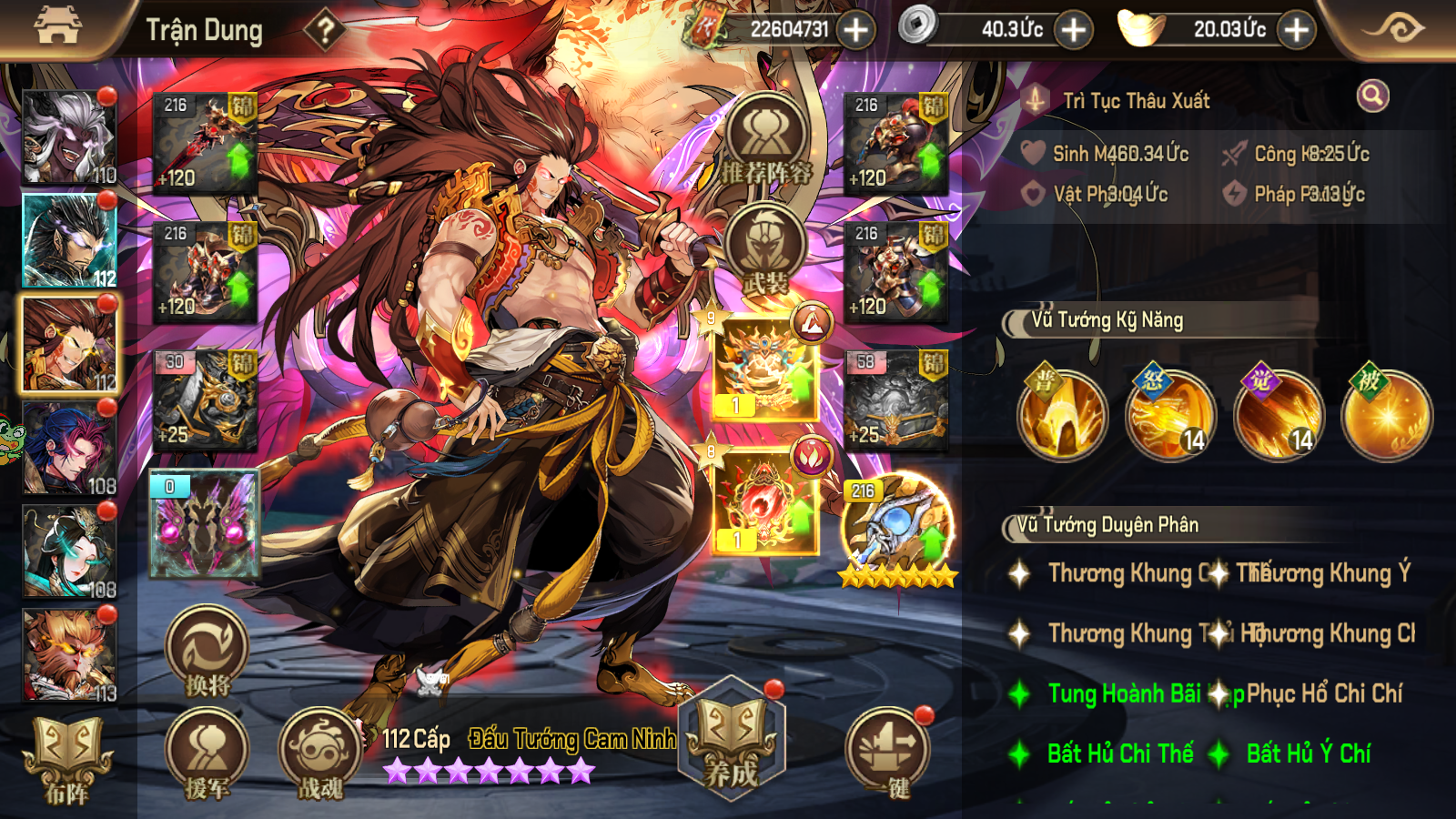This screenshot has width=1456, height=819.
Task: Open the 推荐阵容 recommended lineup
Action: pos(766,141)
